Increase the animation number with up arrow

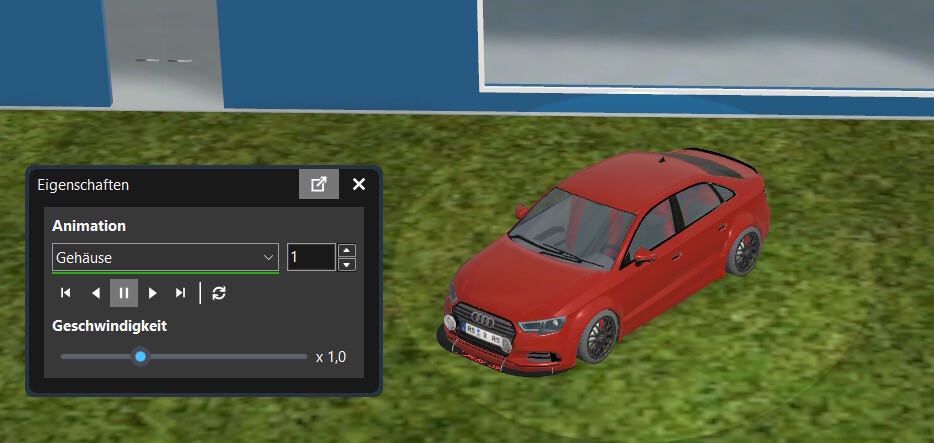click(347, 250)
